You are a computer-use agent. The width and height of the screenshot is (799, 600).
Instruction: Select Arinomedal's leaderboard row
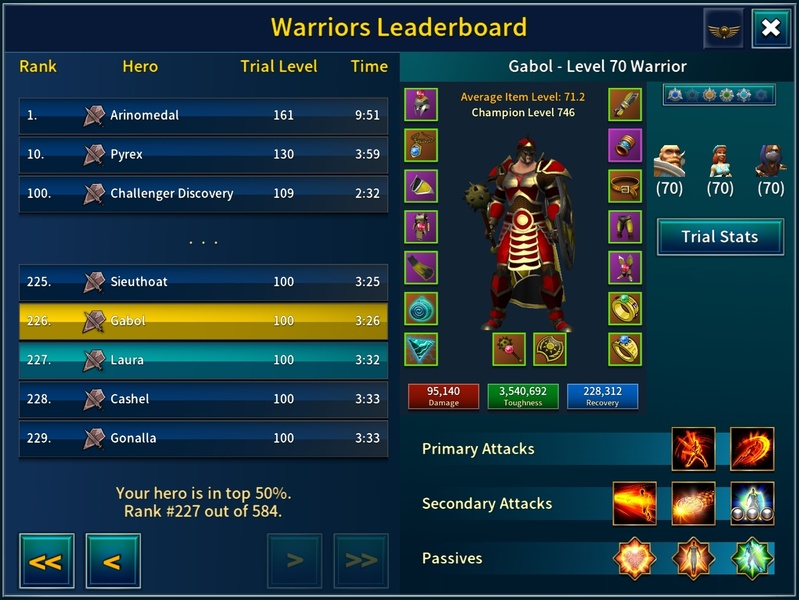pos(203,115)
